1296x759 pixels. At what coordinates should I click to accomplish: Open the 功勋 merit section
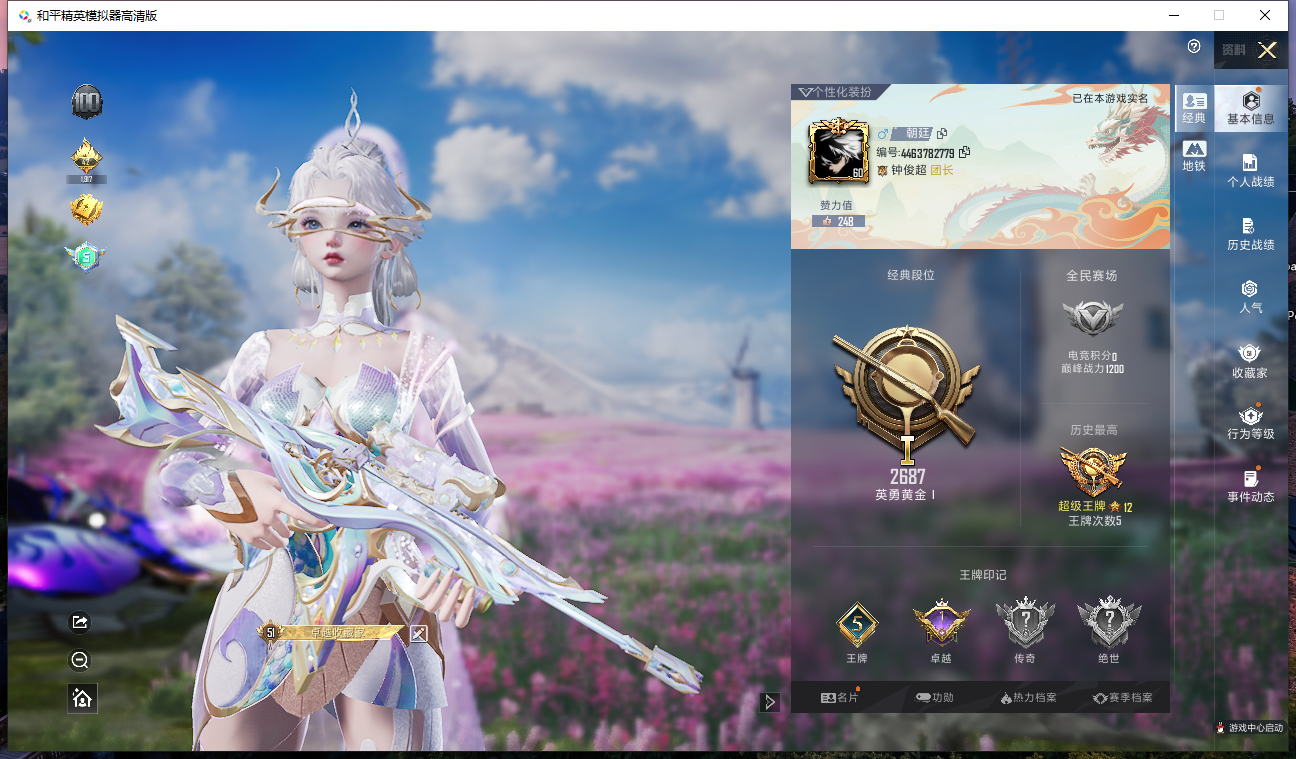(x=935, y=698)
